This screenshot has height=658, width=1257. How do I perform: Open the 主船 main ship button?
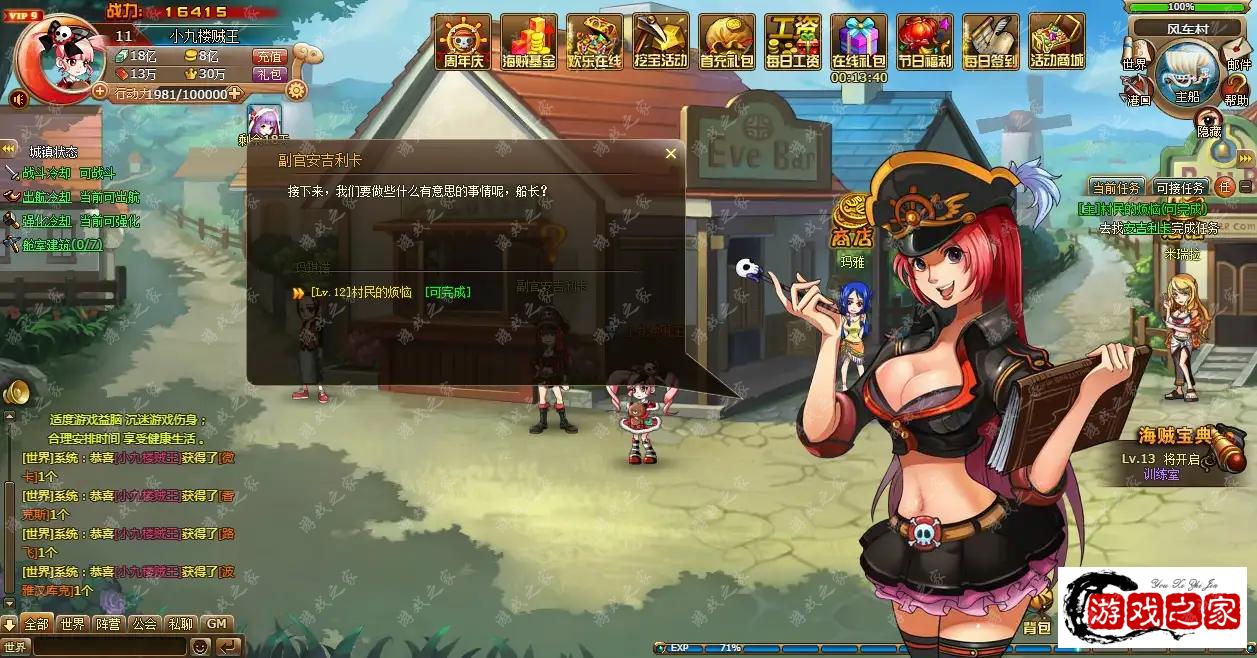(x=1187, y=77)
